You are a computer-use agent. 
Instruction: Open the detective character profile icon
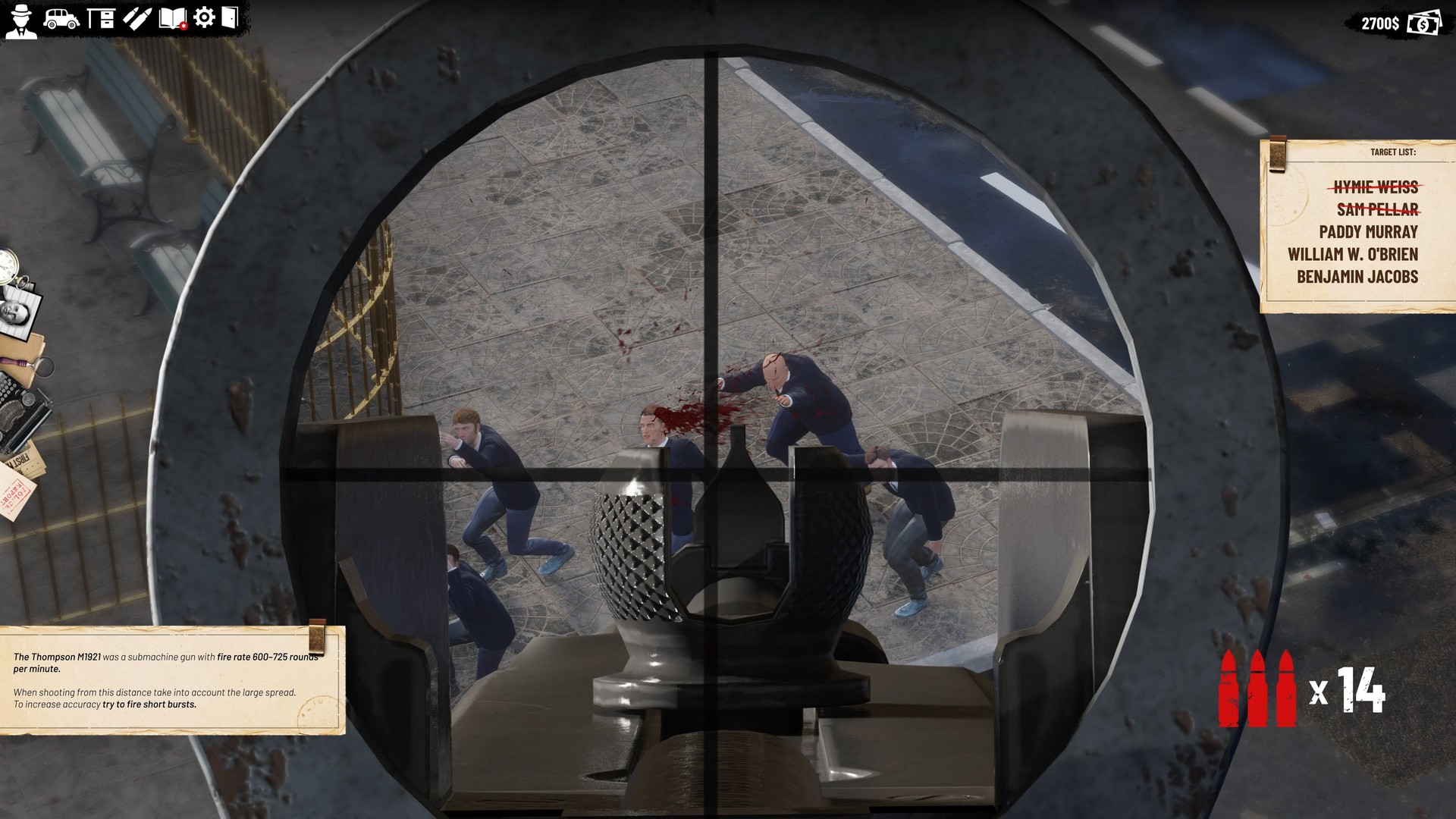(20, 19)
